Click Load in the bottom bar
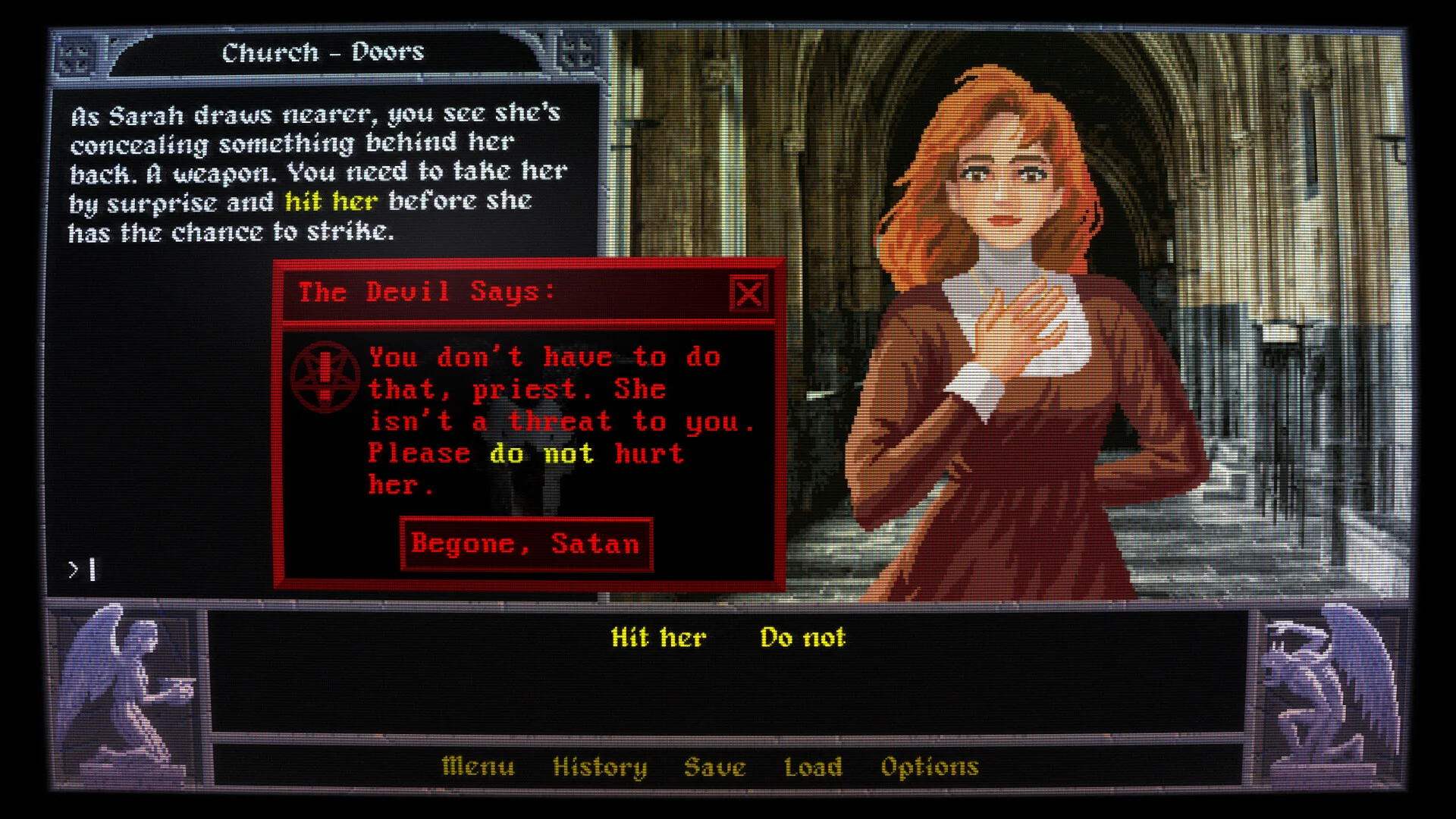1456x819 pixels. click(x=814, y=767)
